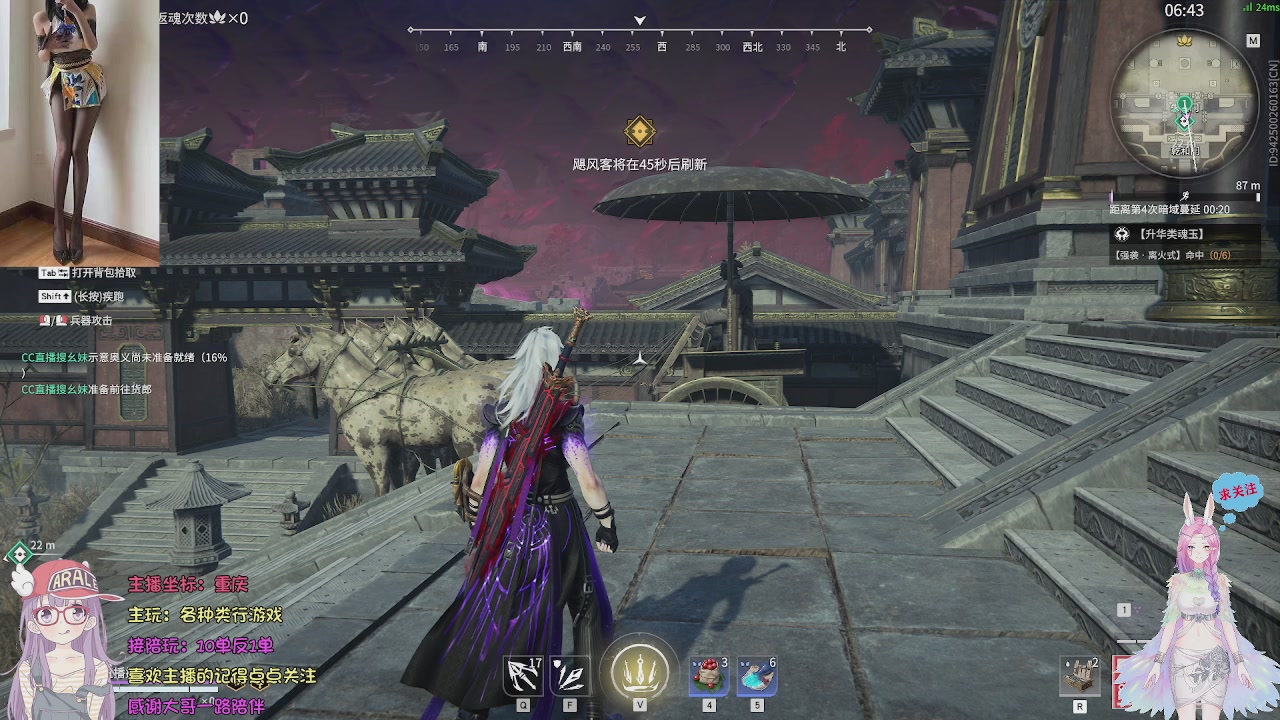Open the 升华类魂玉 quest tracker

pos(1172,234)
